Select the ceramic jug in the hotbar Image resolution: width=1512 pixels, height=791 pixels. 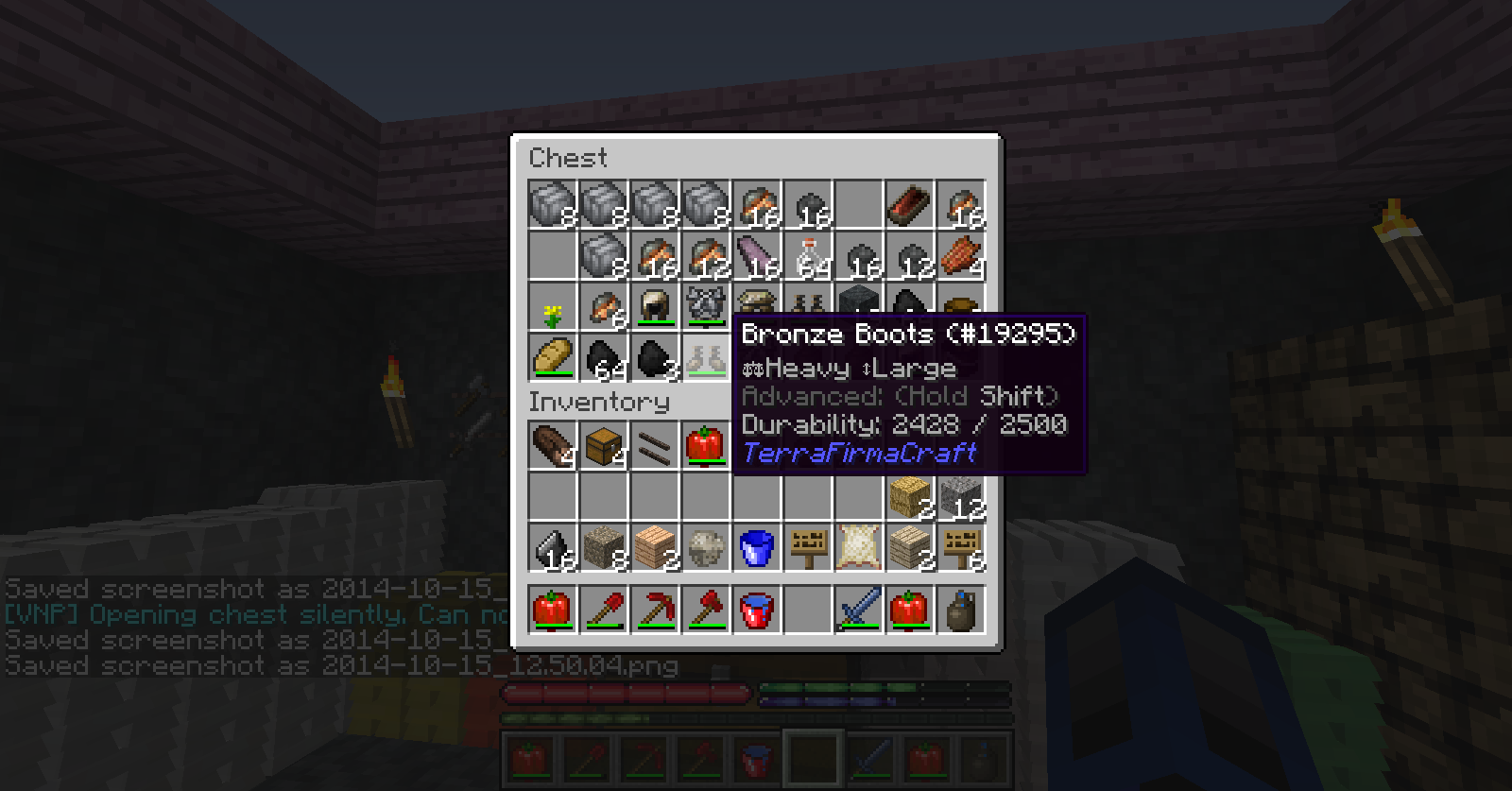(x=961, y=610)
